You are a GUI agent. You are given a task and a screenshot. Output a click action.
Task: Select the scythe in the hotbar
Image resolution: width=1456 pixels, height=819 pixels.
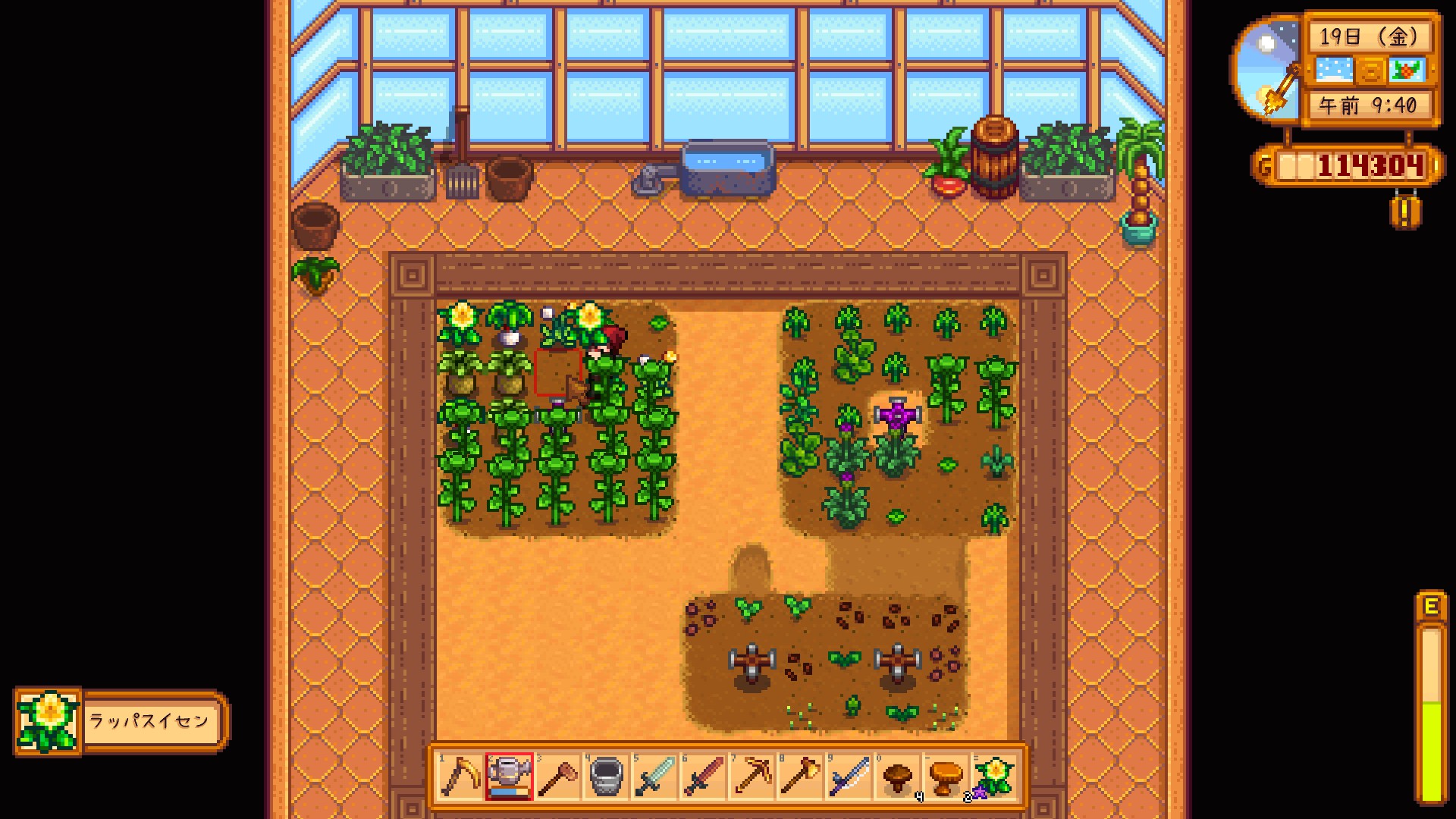click(x=460, y=777)
